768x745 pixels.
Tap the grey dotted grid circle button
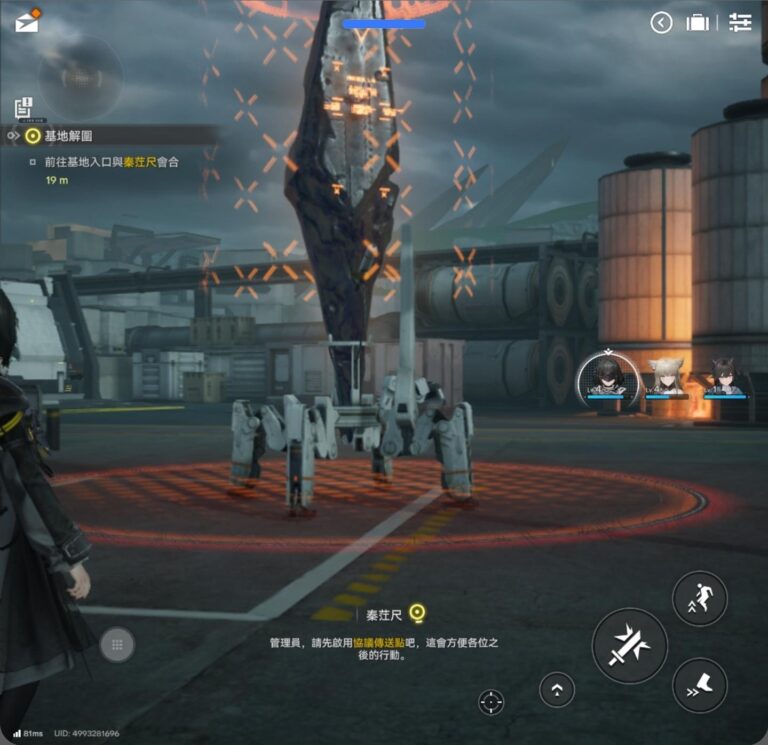[117, 645]
